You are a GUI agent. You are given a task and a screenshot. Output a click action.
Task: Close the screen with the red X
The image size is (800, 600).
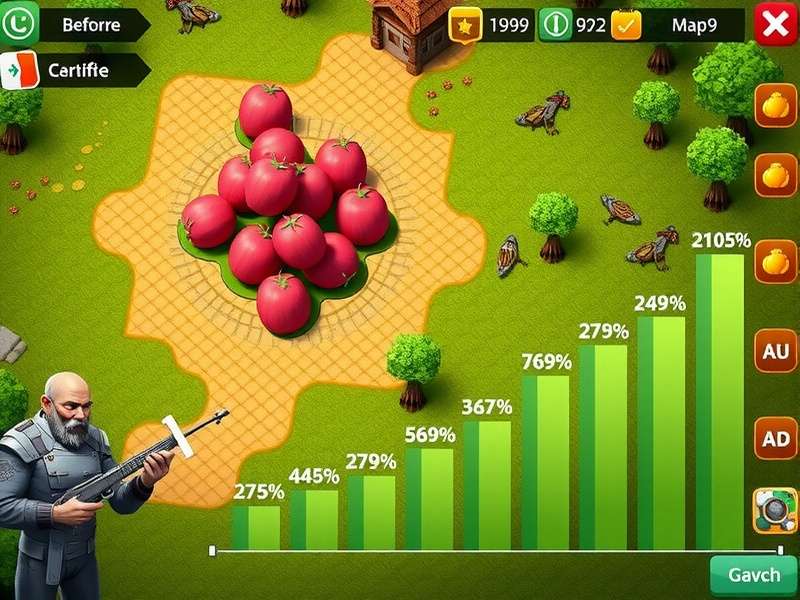pos(774,25)
